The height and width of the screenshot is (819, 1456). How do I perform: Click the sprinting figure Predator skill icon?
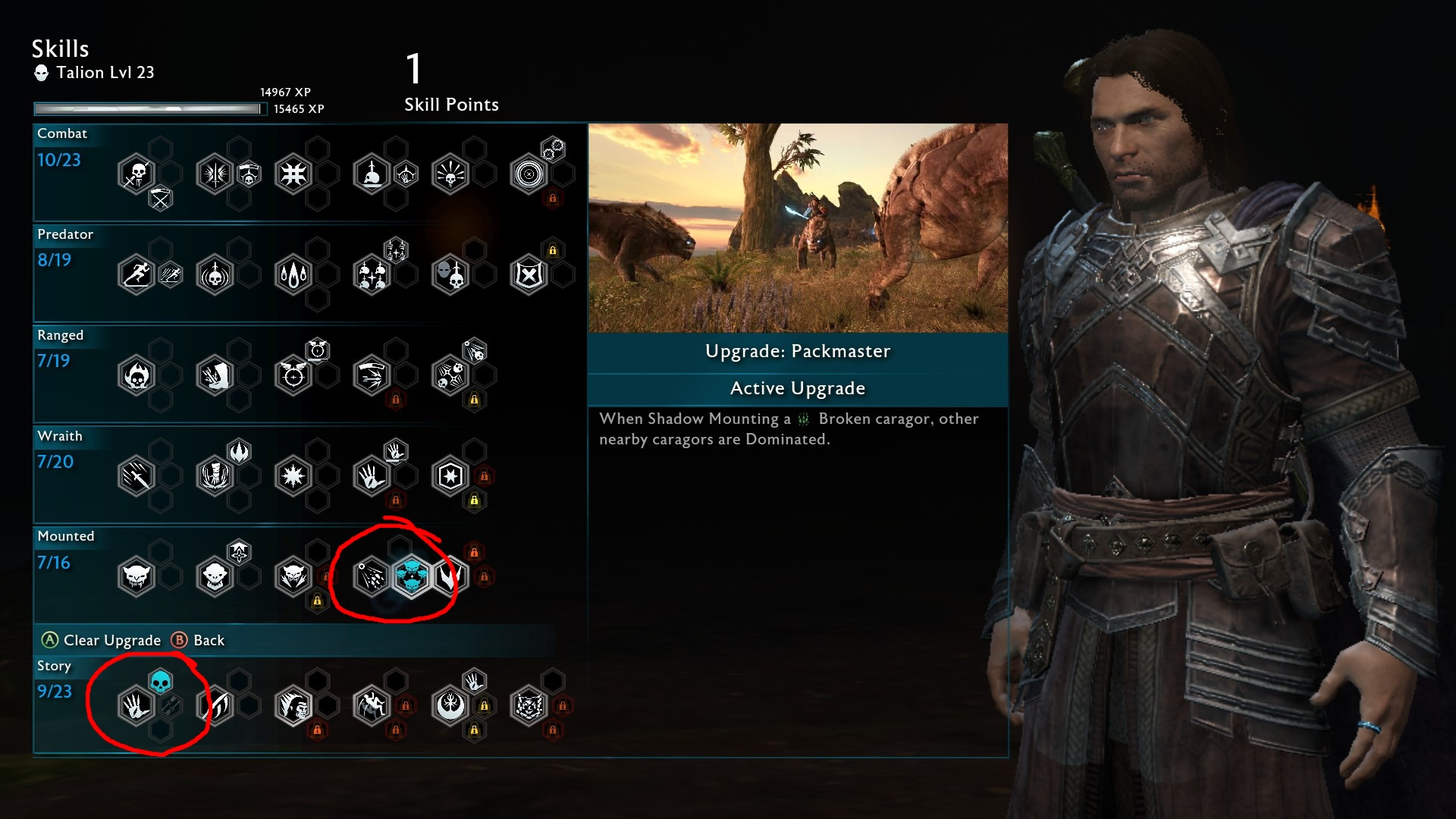pos(137,274)
